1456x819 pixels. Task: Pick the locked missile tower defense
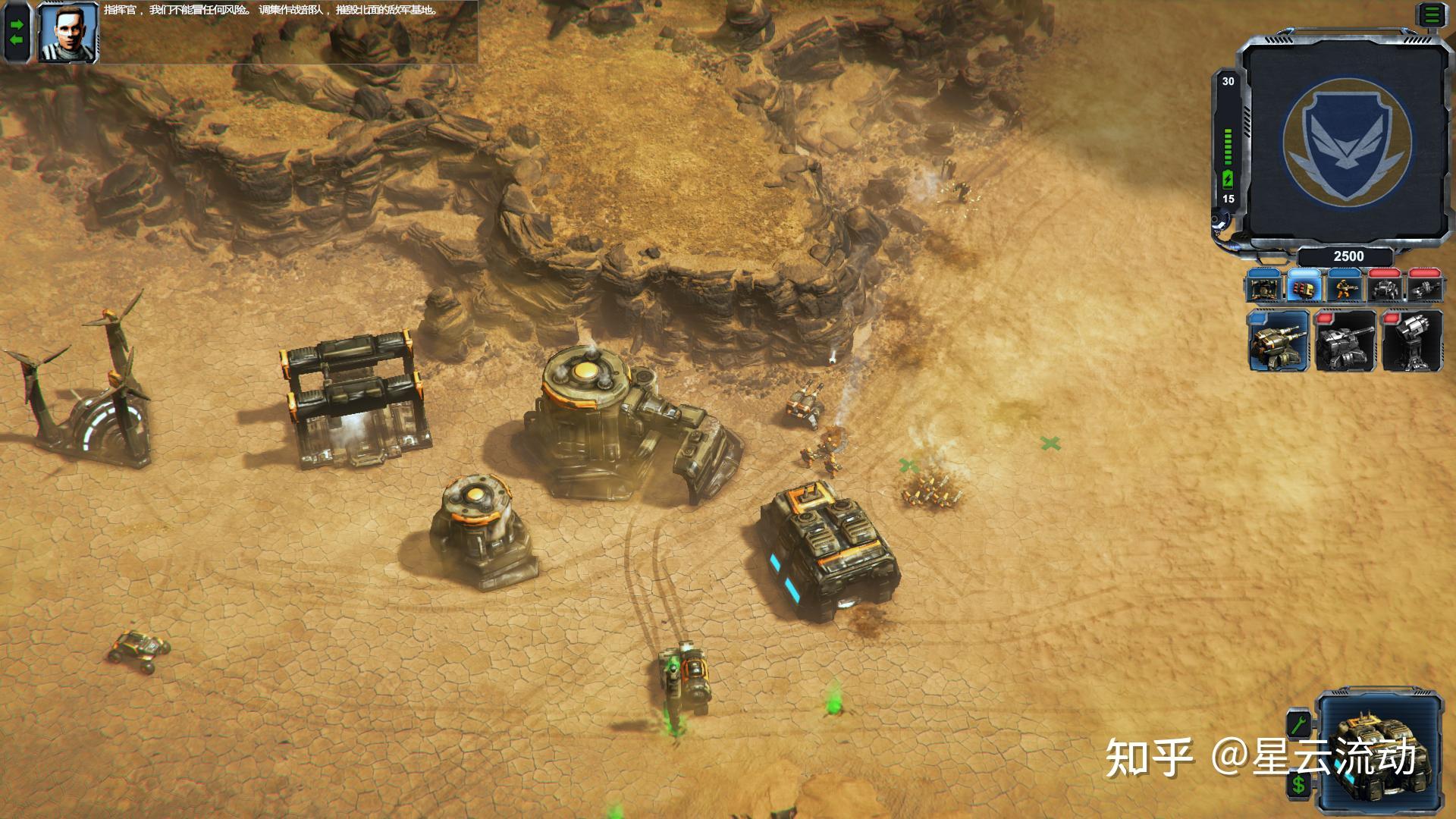[1411, 341]
